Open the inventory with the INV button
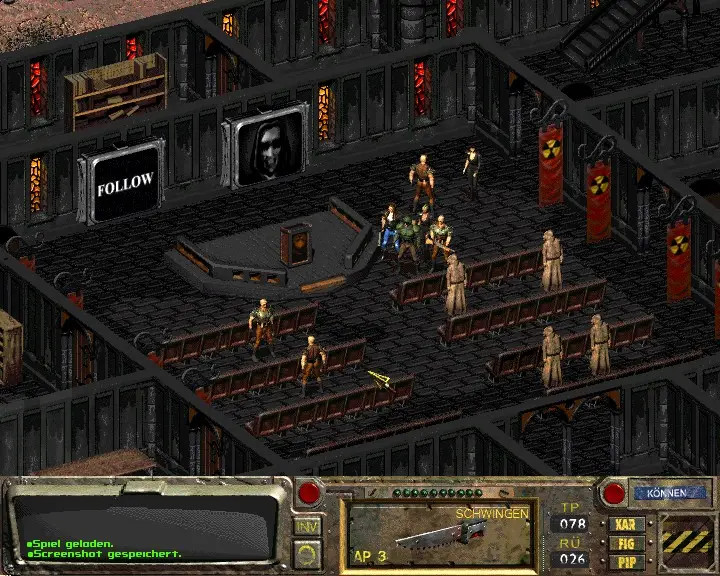Viewport: 720px width, 576px height. pyautogui.click(x=306, y=526)
